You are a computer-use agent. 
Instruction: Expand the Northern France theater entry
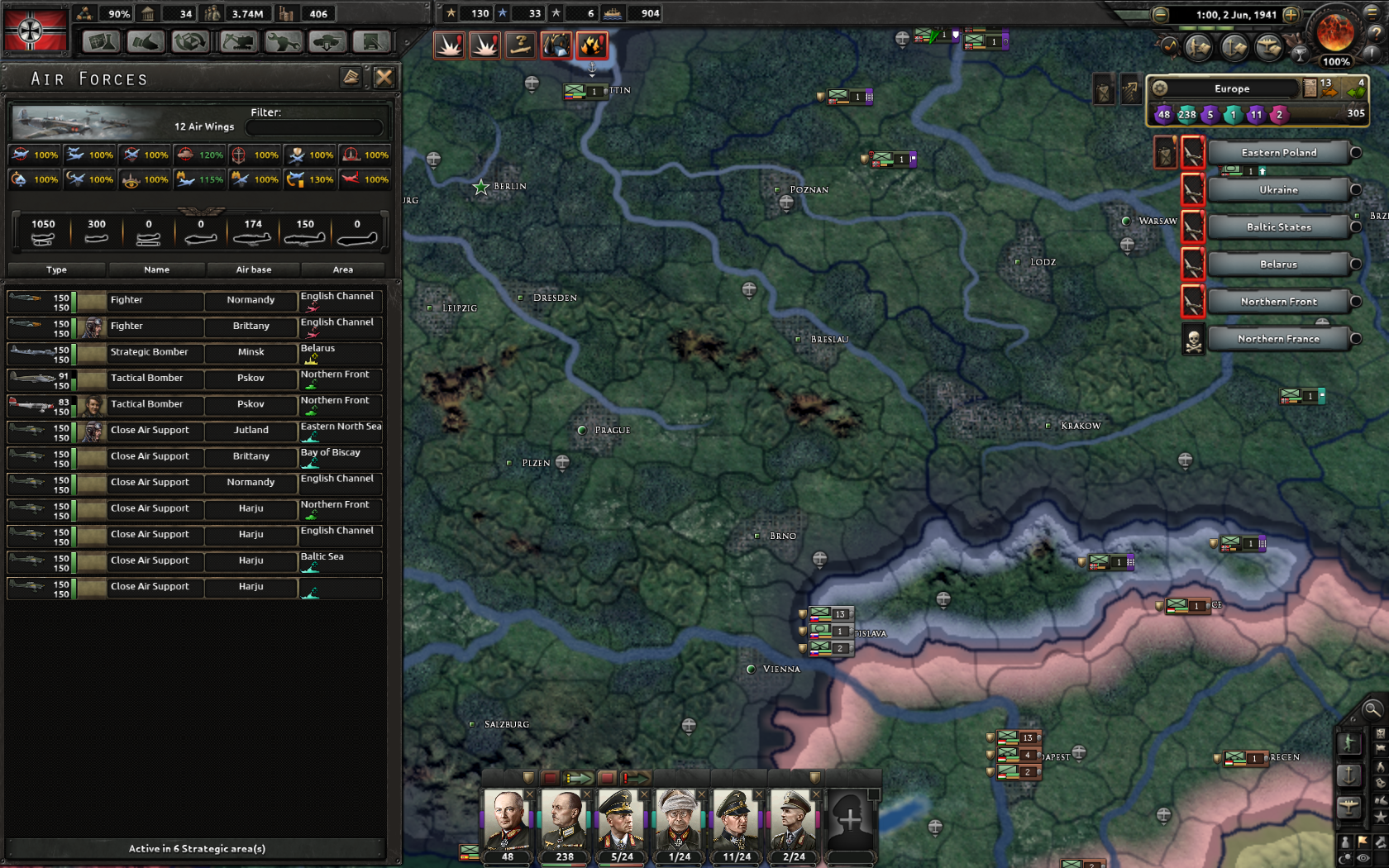click(x=1354, y=339)
